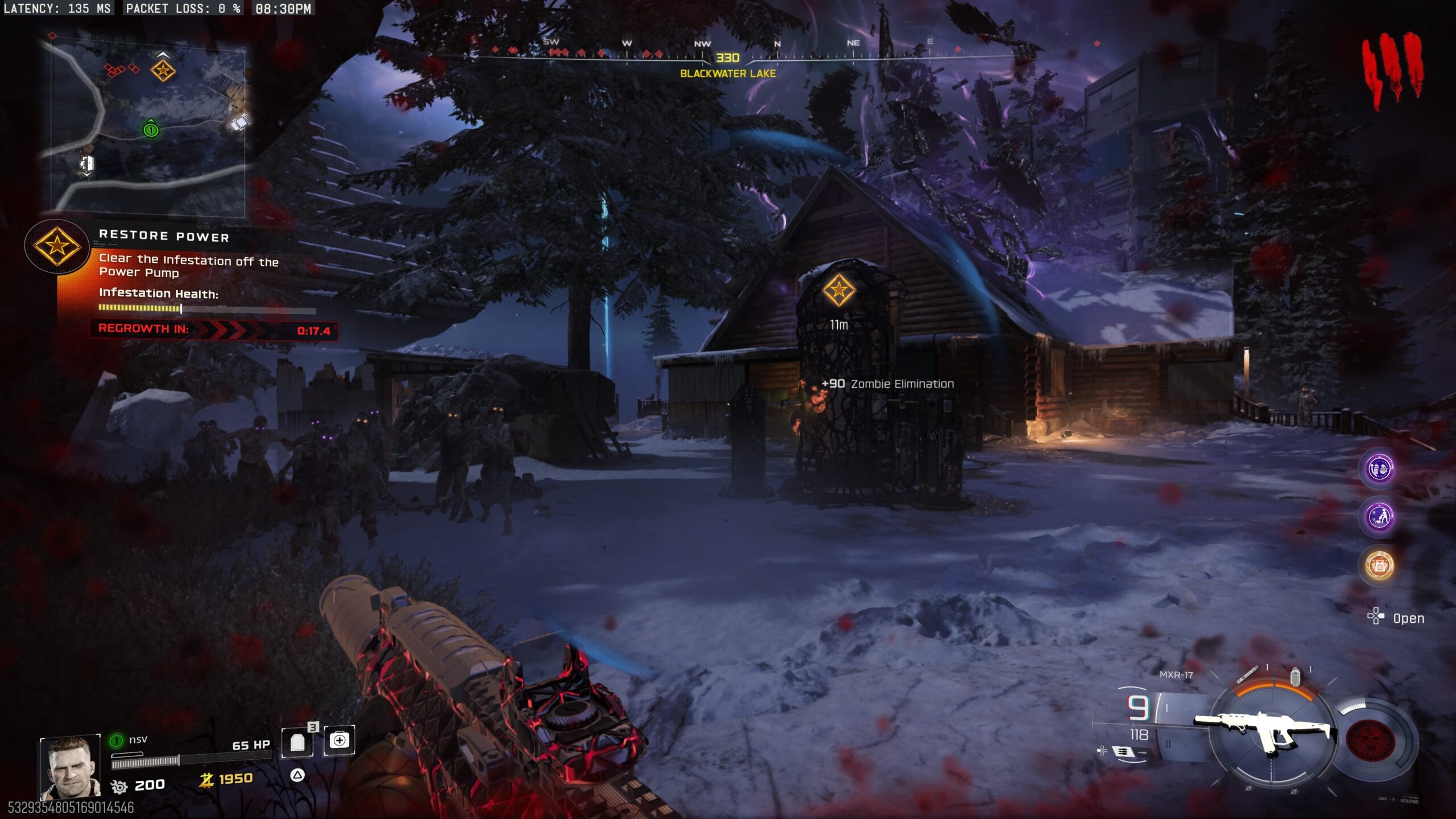Viewport: 1456px width, 819px height.
Task: Select the nsv player portrait
Action: click(x=71, y=768)
